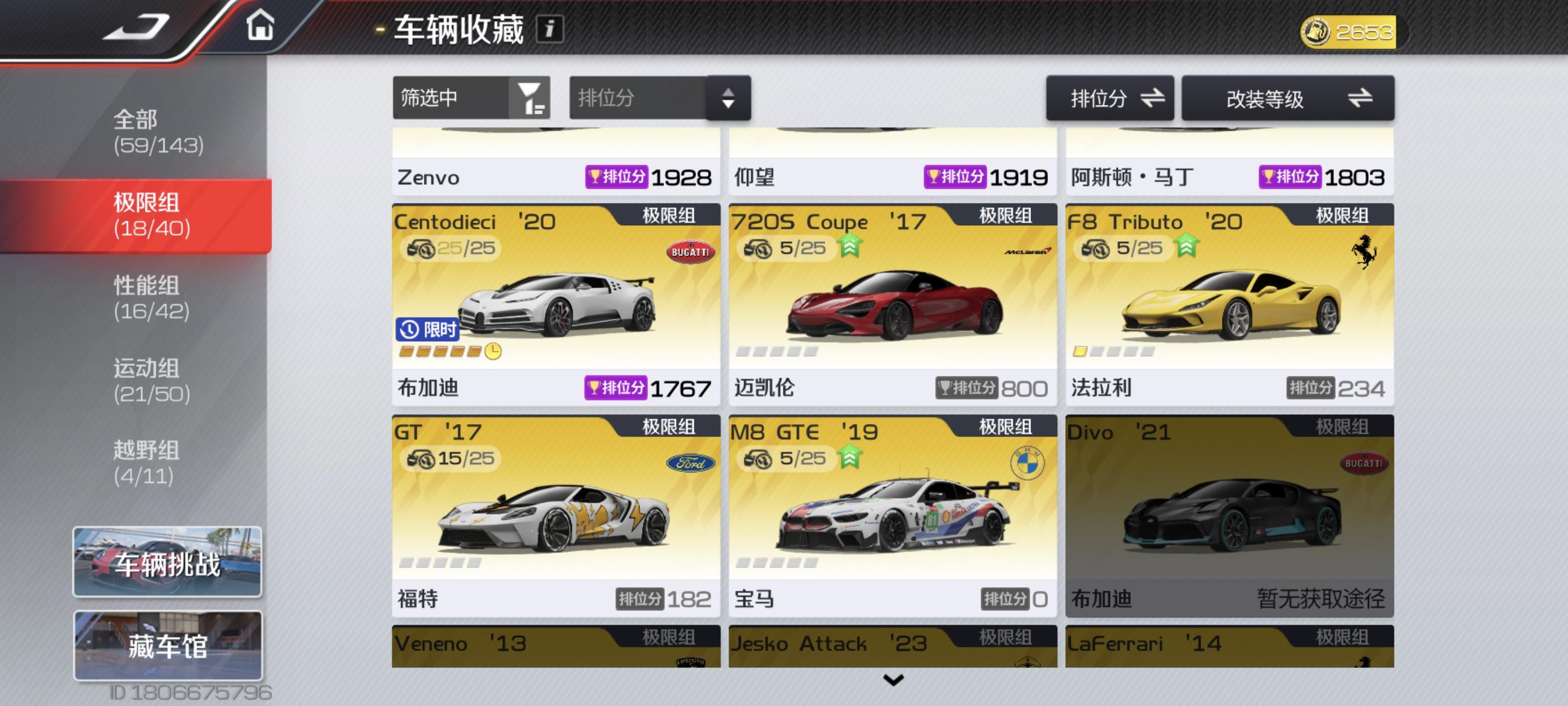The image size is (1568, 706).
Task: Open the 排位分 sort selector dropdown
Action: tap(659, 98)
